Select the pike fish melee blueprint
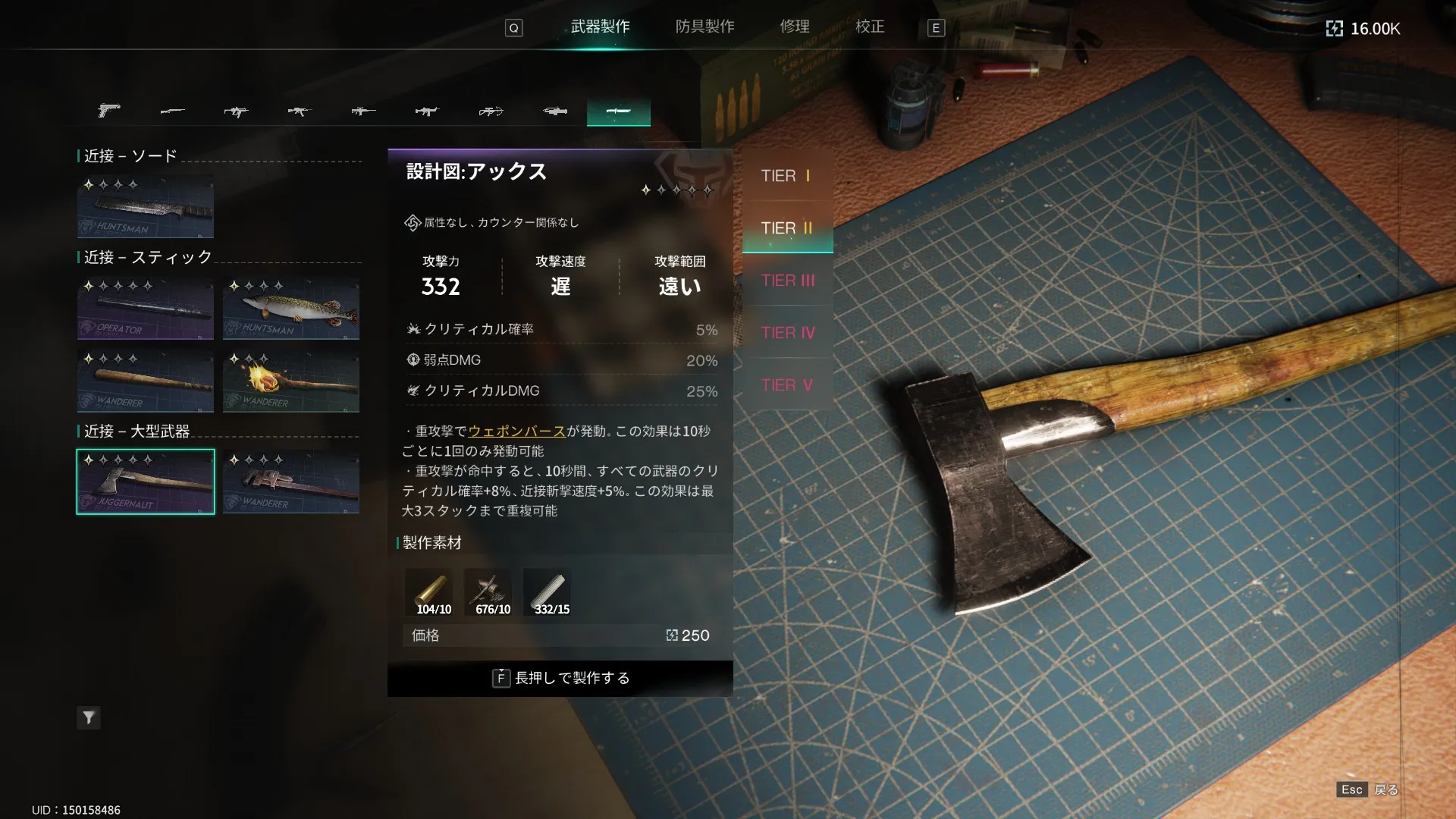 [291, 308]
